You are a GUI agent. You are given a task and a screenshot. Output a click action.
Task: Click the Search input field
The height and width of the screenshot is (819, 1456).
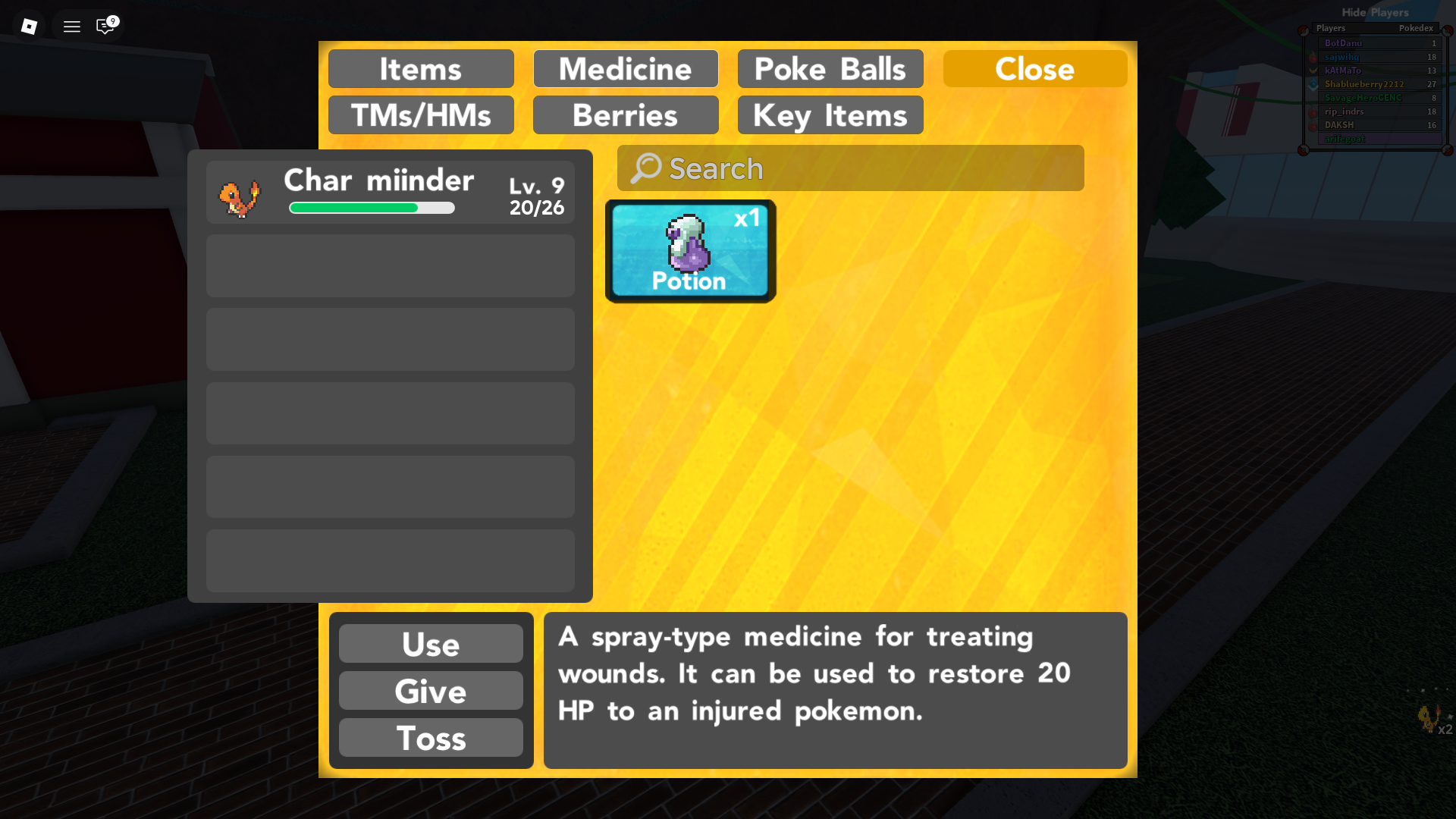click(849, 168)
